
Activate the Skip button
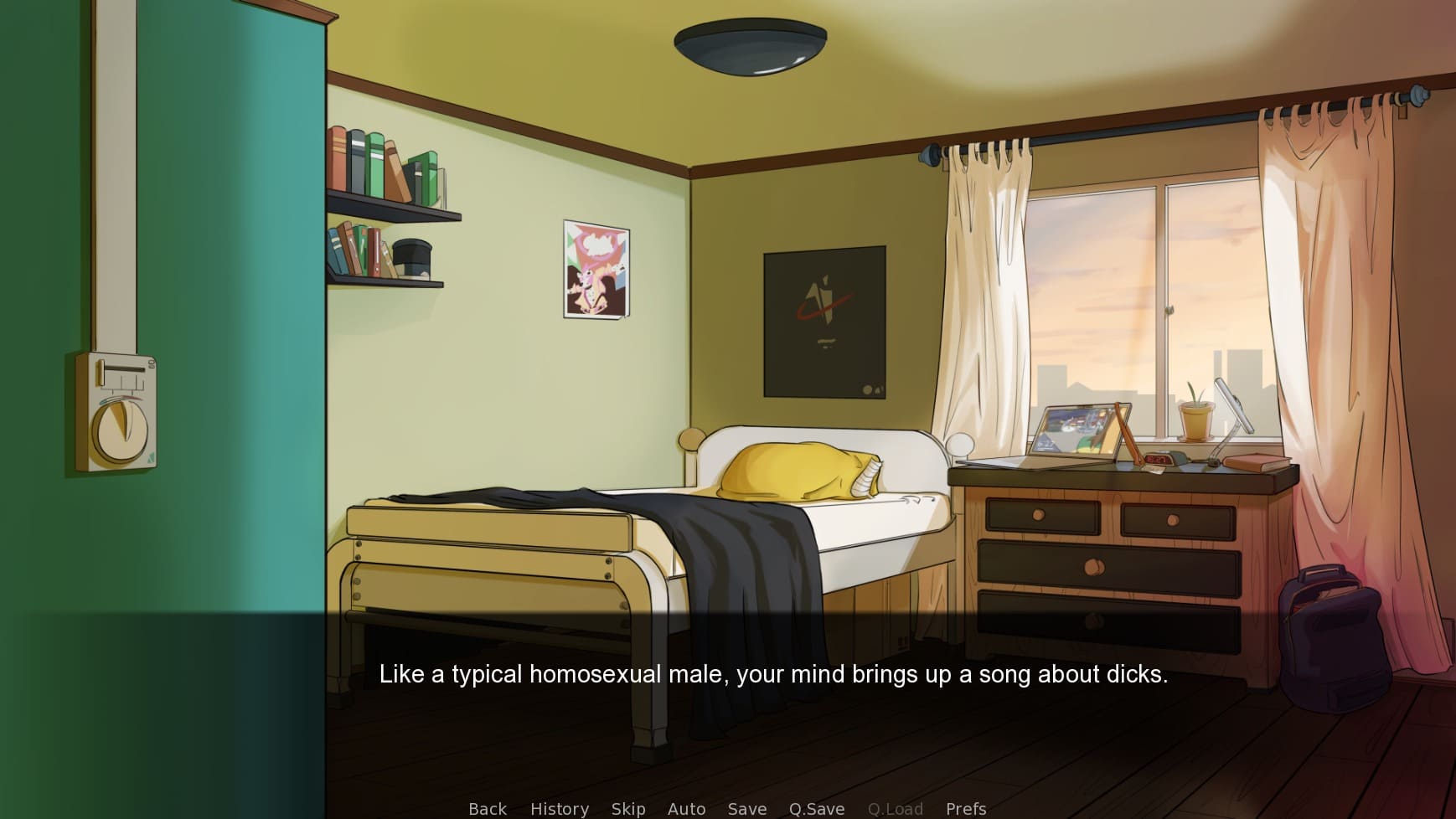(628, 808)
